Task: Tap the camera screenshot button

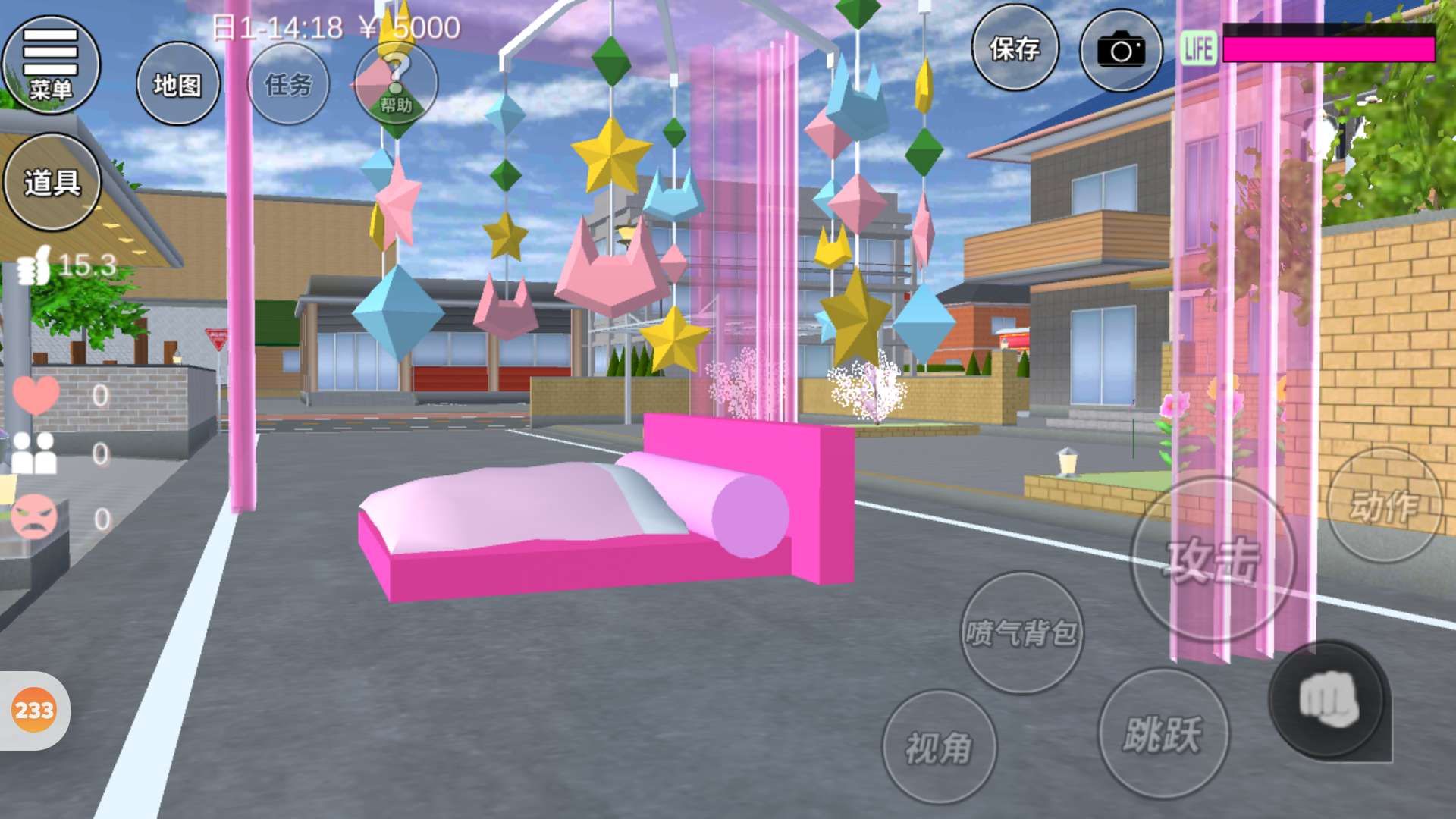Action: (x=1121, y=51)
